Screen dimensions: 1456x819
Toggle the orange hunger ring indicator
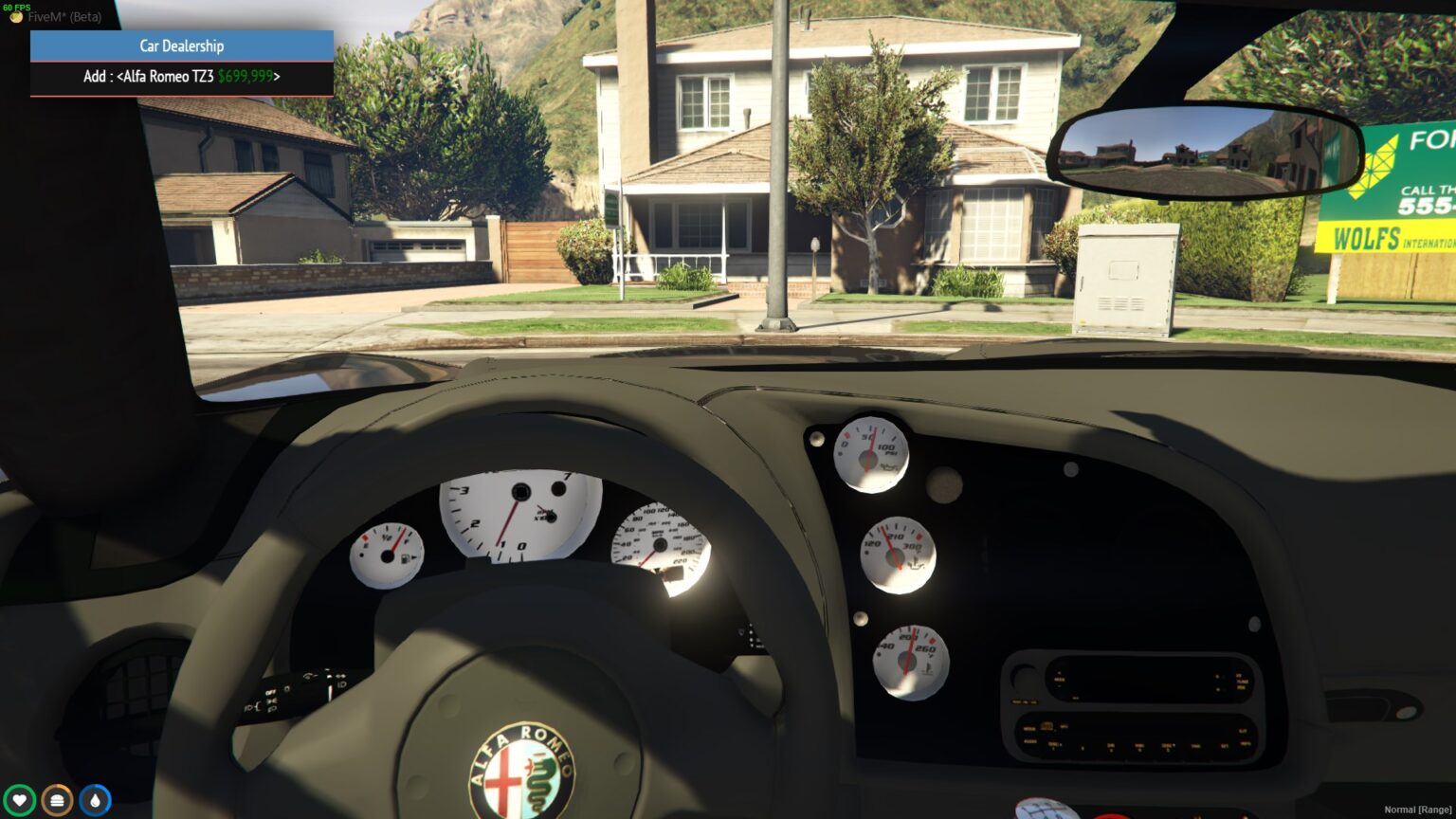click(56, 799)
